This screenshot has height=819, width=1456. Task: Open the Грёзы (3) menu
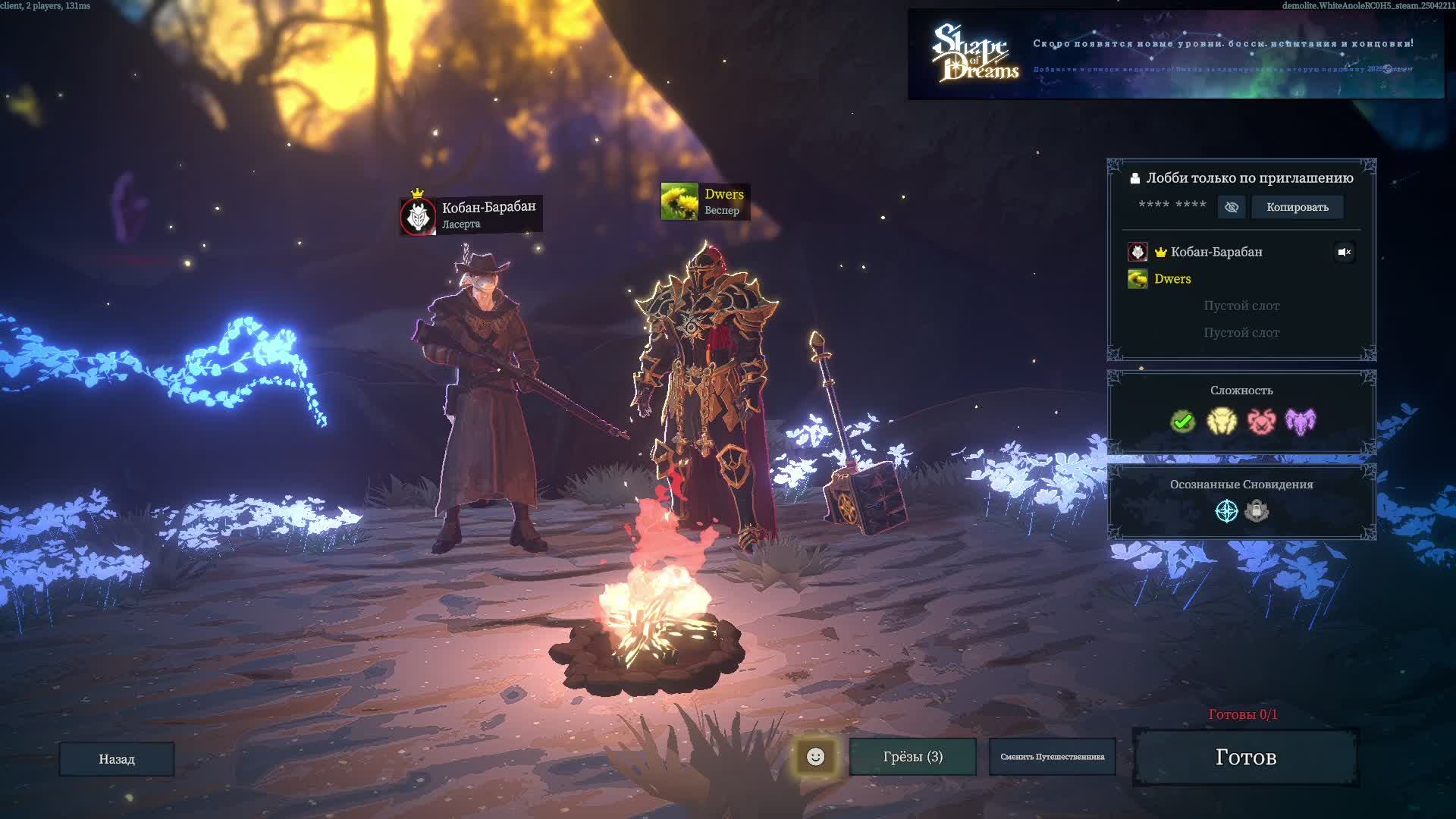tap(912, 757)
